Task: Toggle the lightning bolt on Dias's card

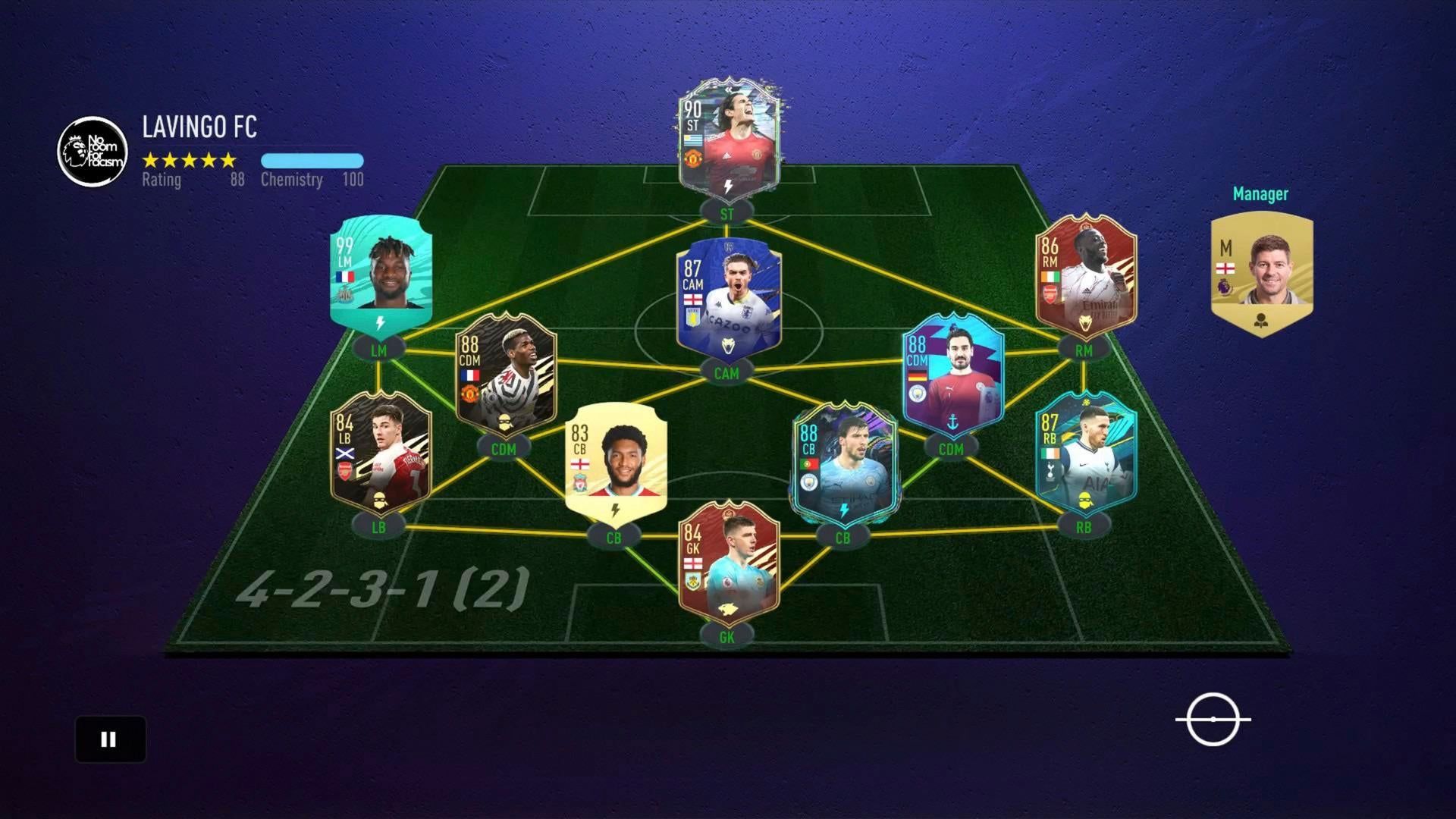Action: pyautogui.click(x=844, y=511)
